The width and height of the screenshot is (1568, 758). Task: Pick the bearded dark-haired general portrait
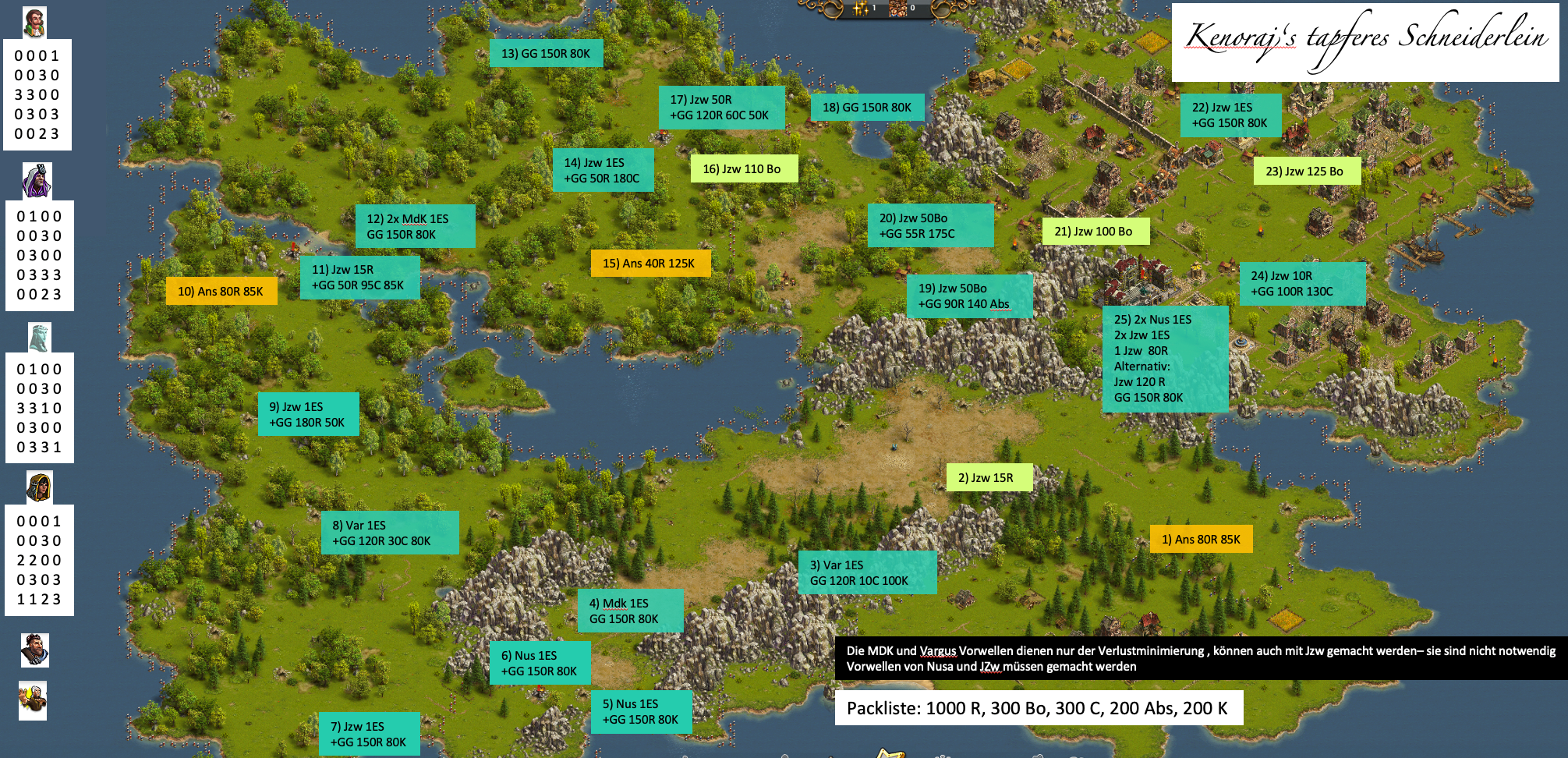[34, 650]
